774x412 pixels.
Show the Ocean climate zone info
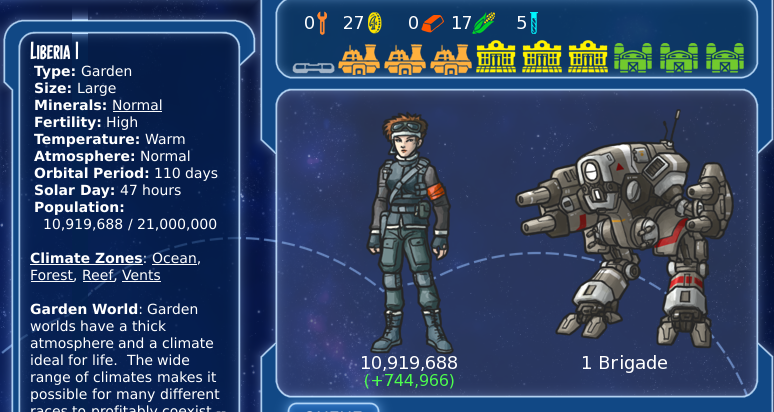click(x=174, y=258)
